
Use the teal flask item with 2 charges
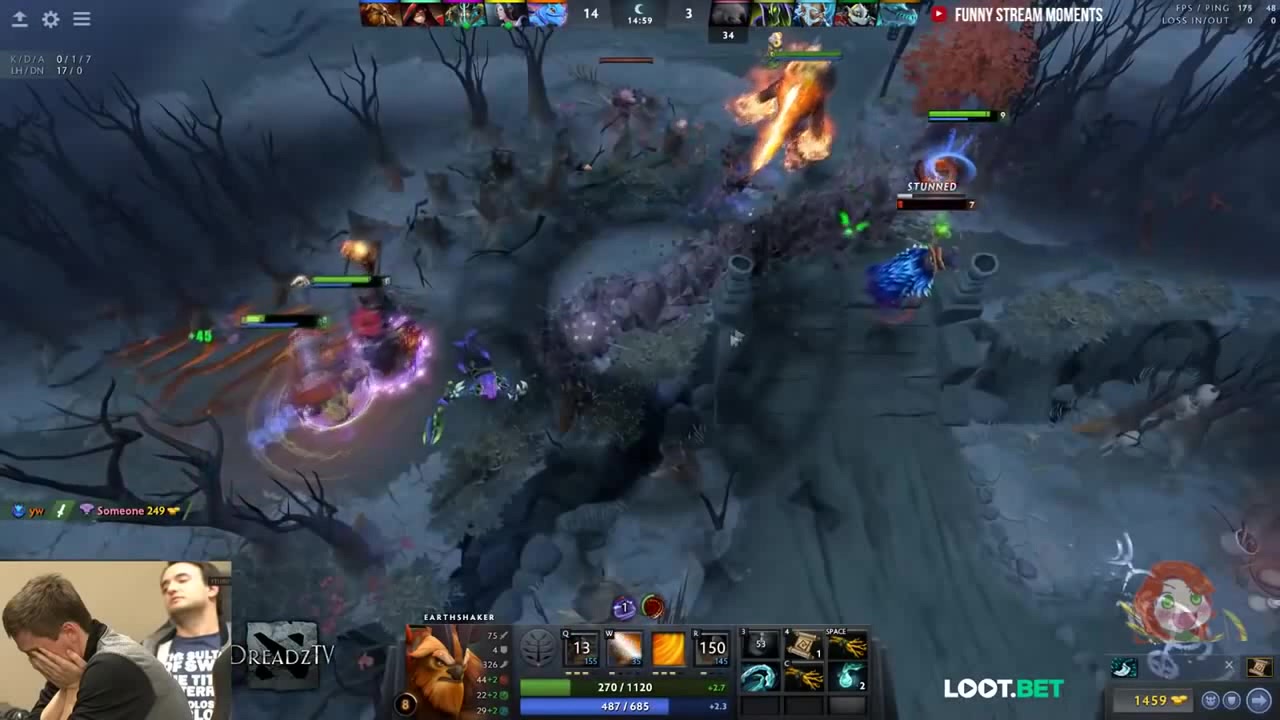coord(848,678)
